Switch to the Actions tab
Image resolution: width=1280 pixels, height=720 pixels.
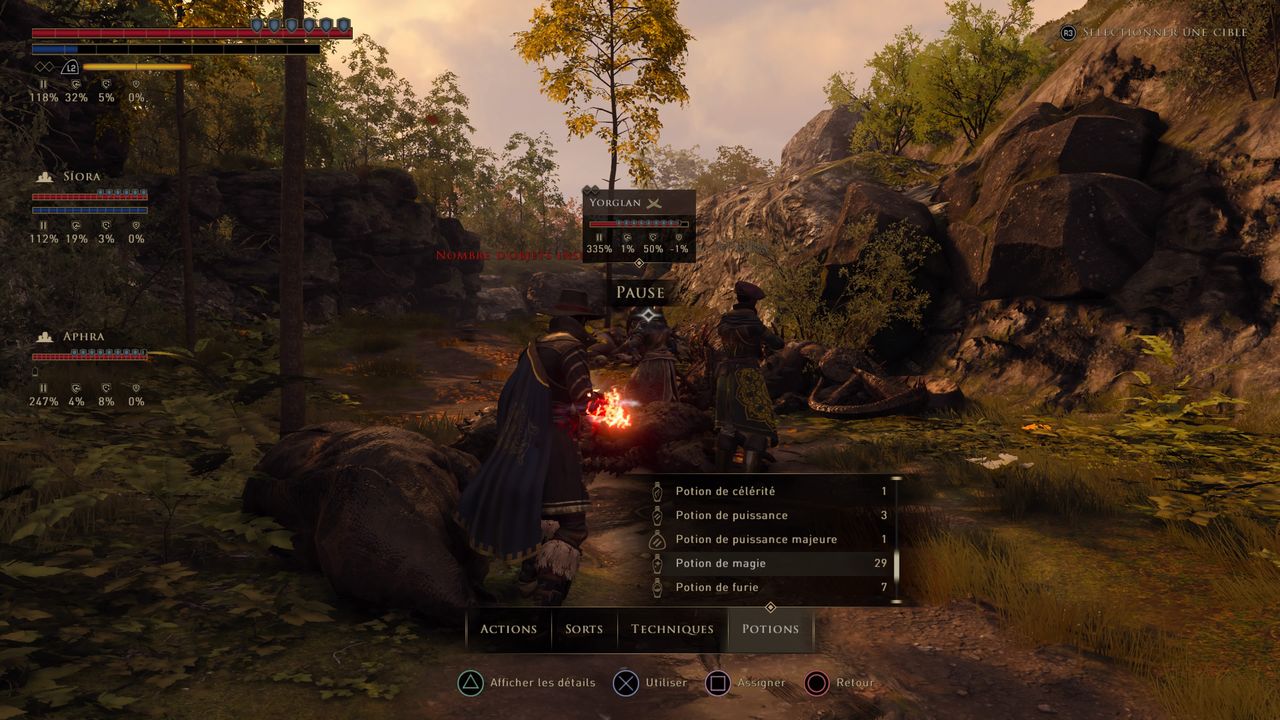point(508,629)
